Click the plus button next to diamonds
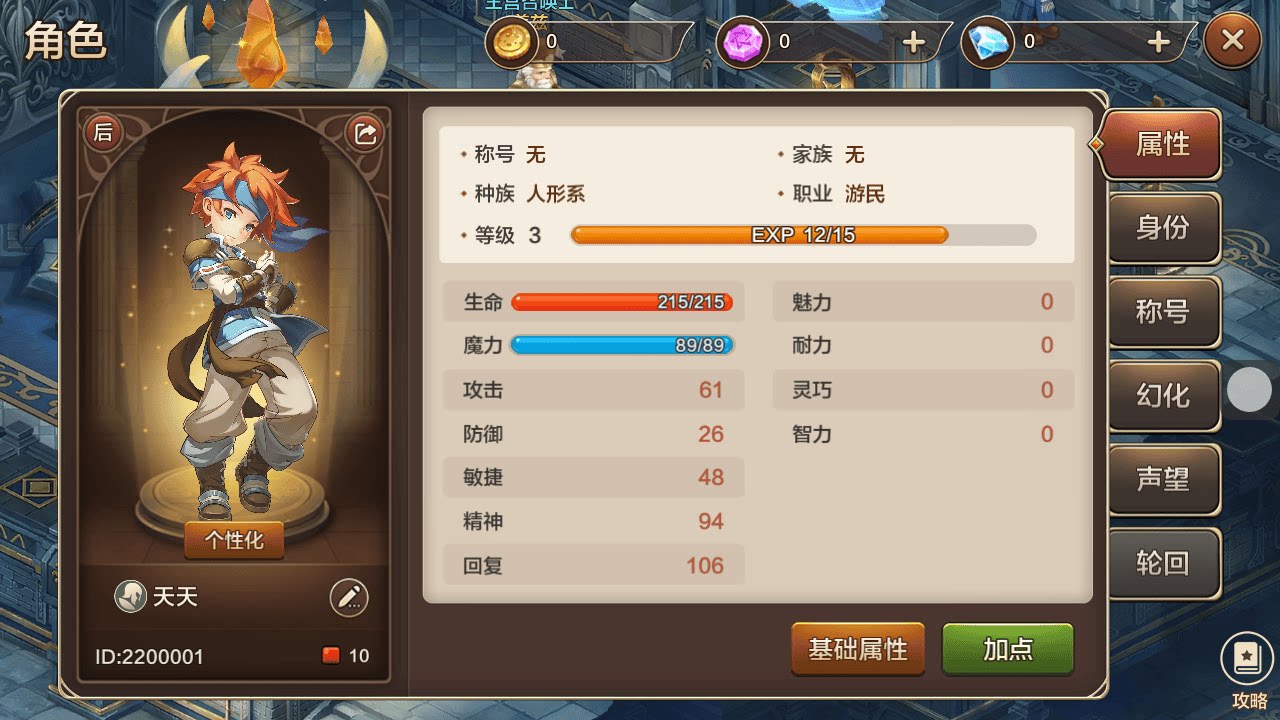1280x720 pixels. [1157, 43]
